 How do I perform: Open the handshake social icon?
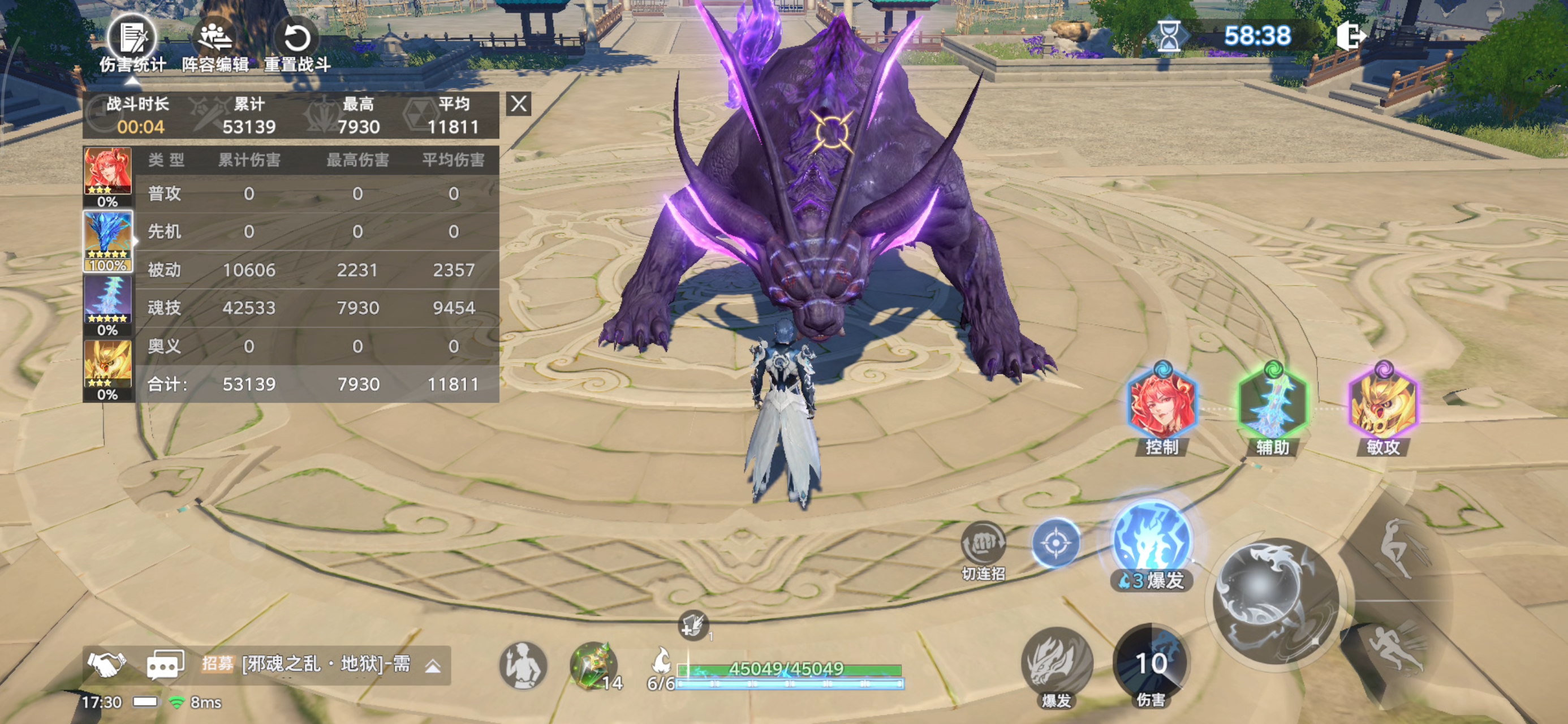[x=106, y=665]
